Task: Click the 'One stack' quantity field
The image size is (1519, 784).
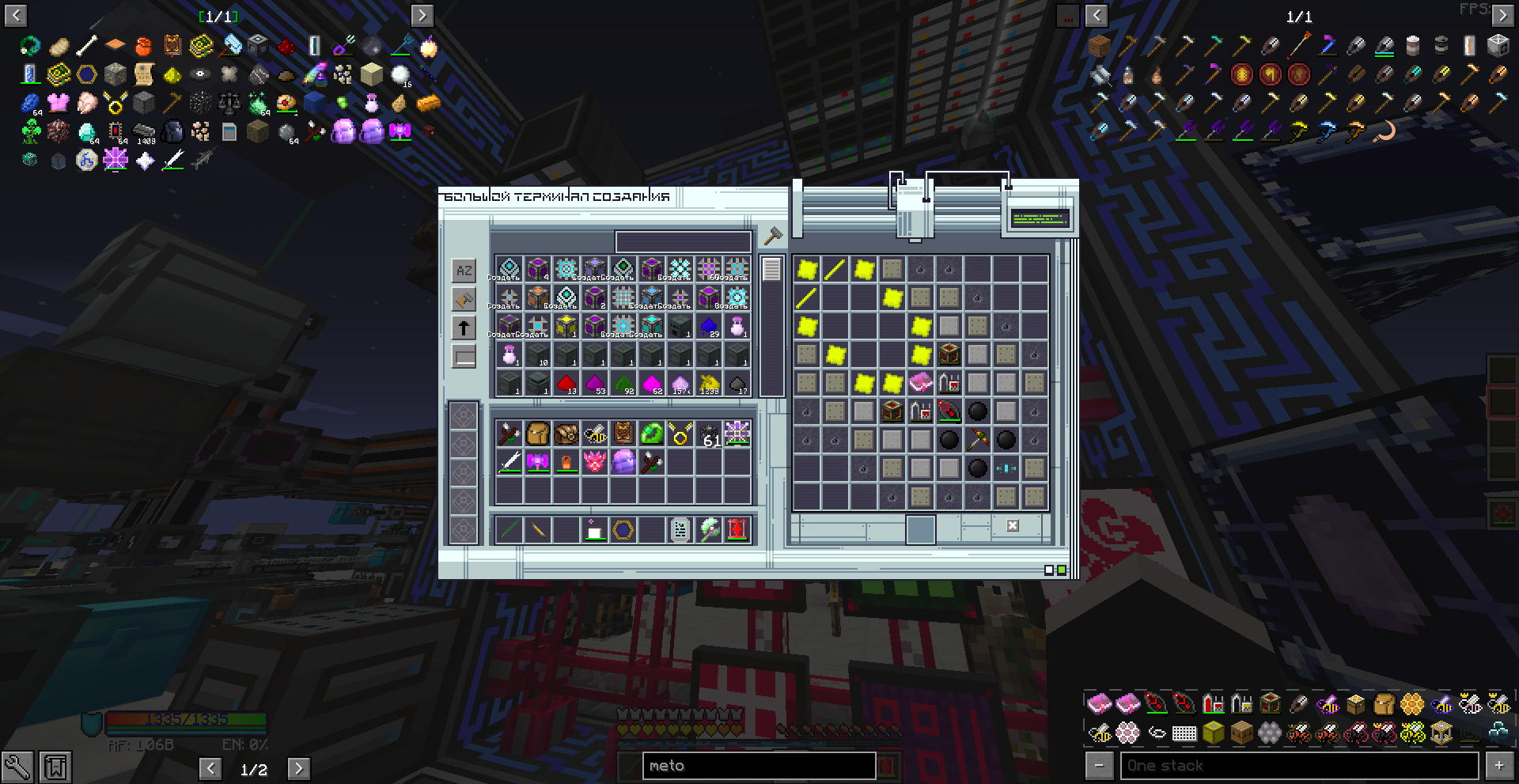Action: click(1299, 766)
